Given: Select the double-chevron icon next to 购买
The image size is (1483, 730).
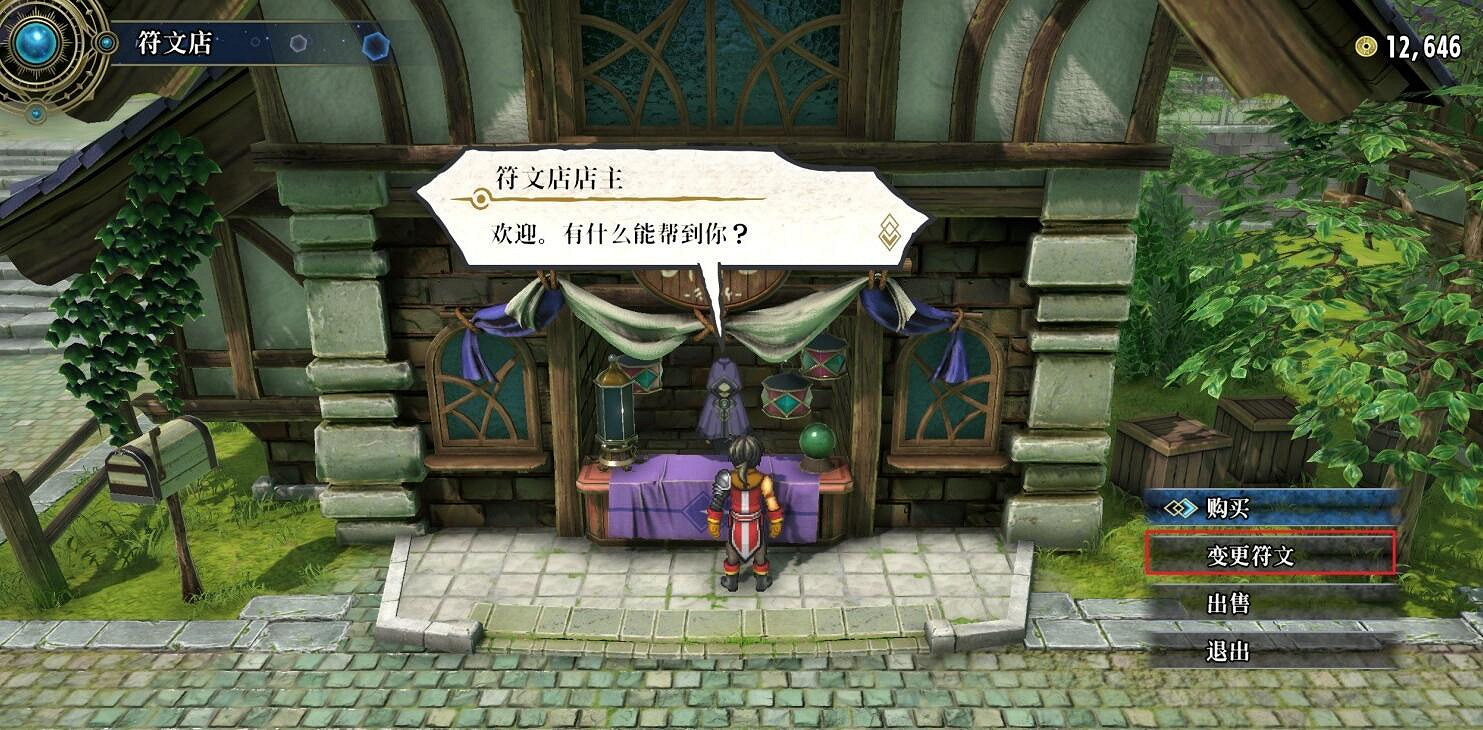Looking at the screenshot, I should tap(1184, 506).
